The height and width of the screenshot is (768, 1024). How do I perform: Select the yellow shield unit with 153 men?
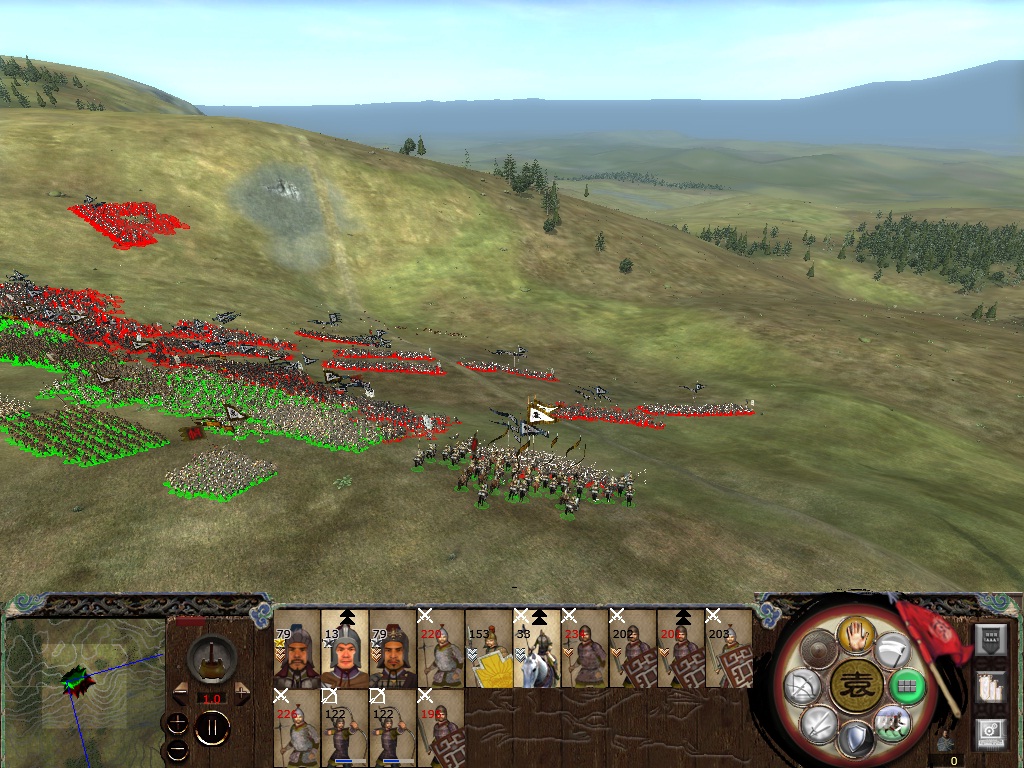click(x=489, y=650)
